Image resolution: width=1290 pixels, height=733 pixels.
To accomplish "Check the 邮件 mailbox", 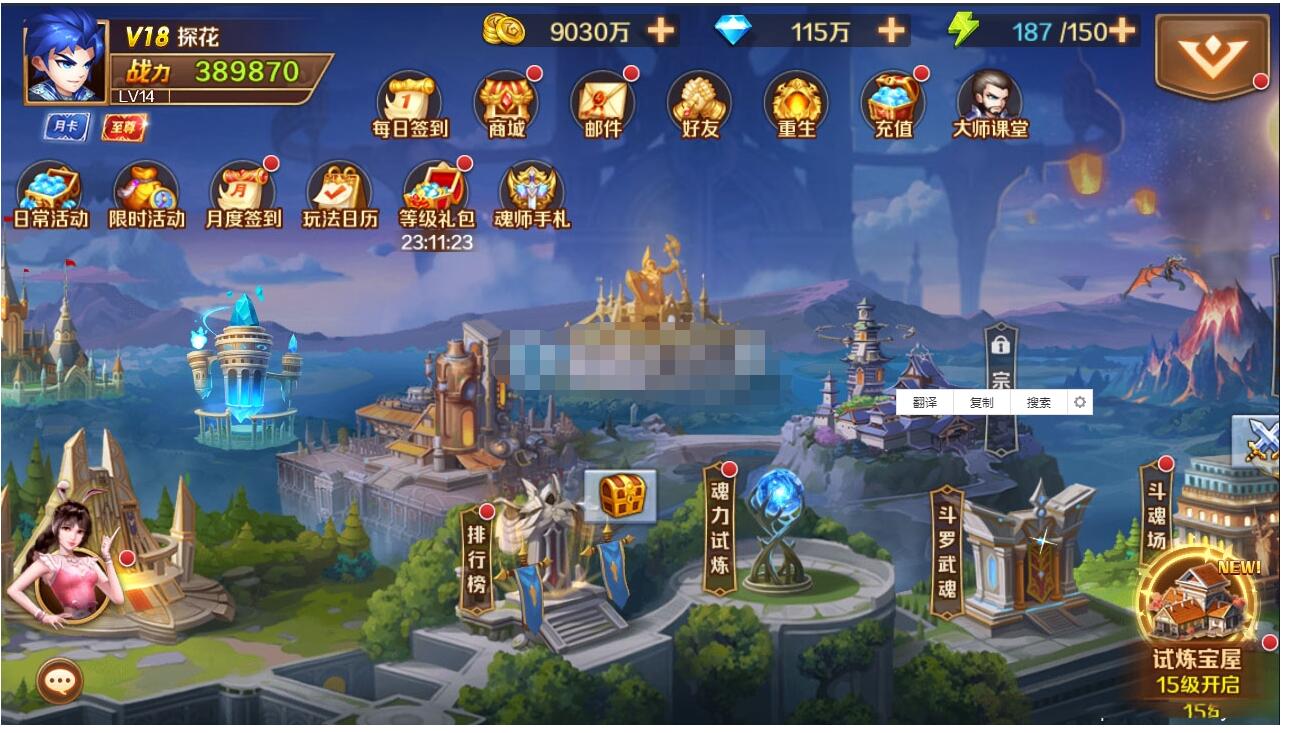I will (603, 103).
